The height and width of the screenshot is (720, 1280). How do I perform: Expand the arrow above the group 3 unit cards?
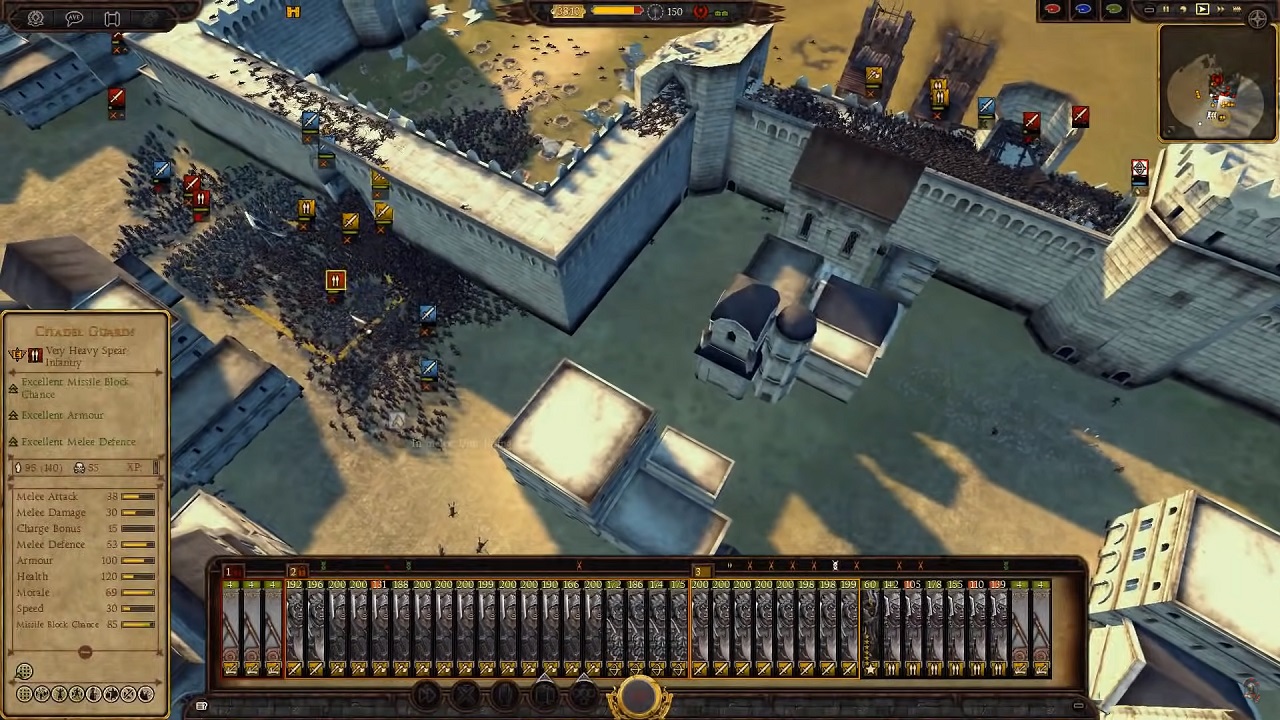tap(730, 565)
